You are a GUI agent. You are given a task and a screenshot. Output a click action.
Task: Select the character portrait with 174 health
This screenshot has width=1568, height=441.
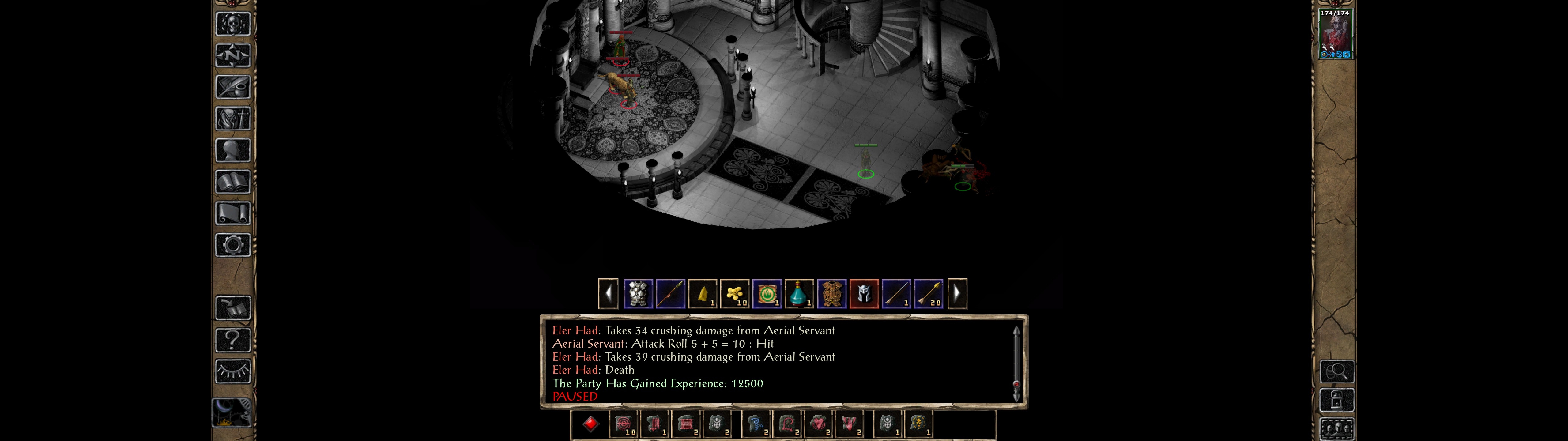coord(1335,34)
